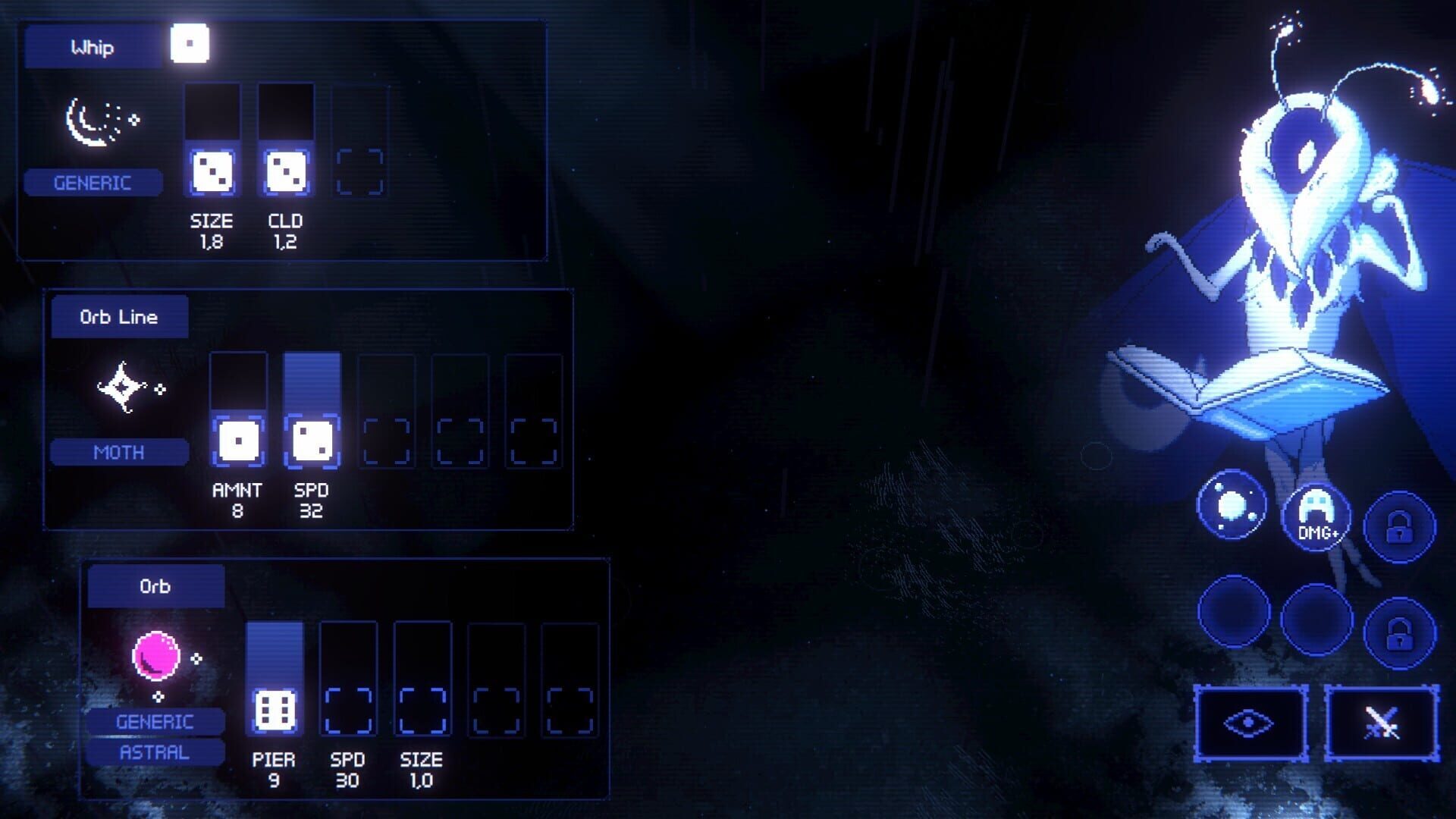The height and width of the screenshot is (819, 1456).
Task: Toggle the MOTH tag in the Orb Line panel
Action: tap(118, 452)
